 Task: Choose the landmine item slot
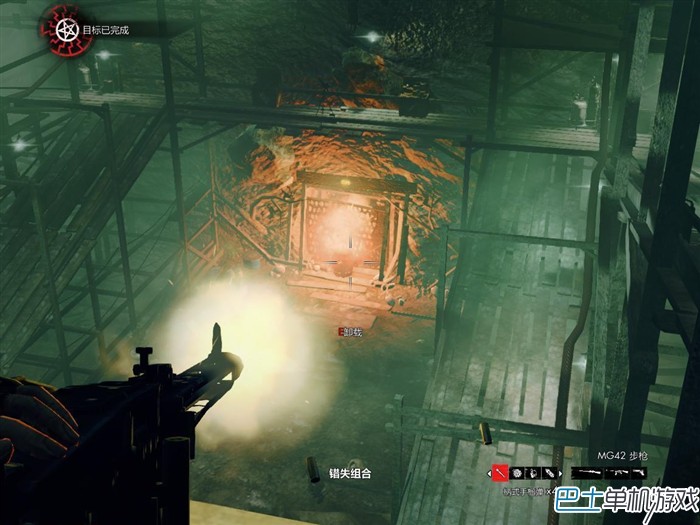click(x=517, y=473)
